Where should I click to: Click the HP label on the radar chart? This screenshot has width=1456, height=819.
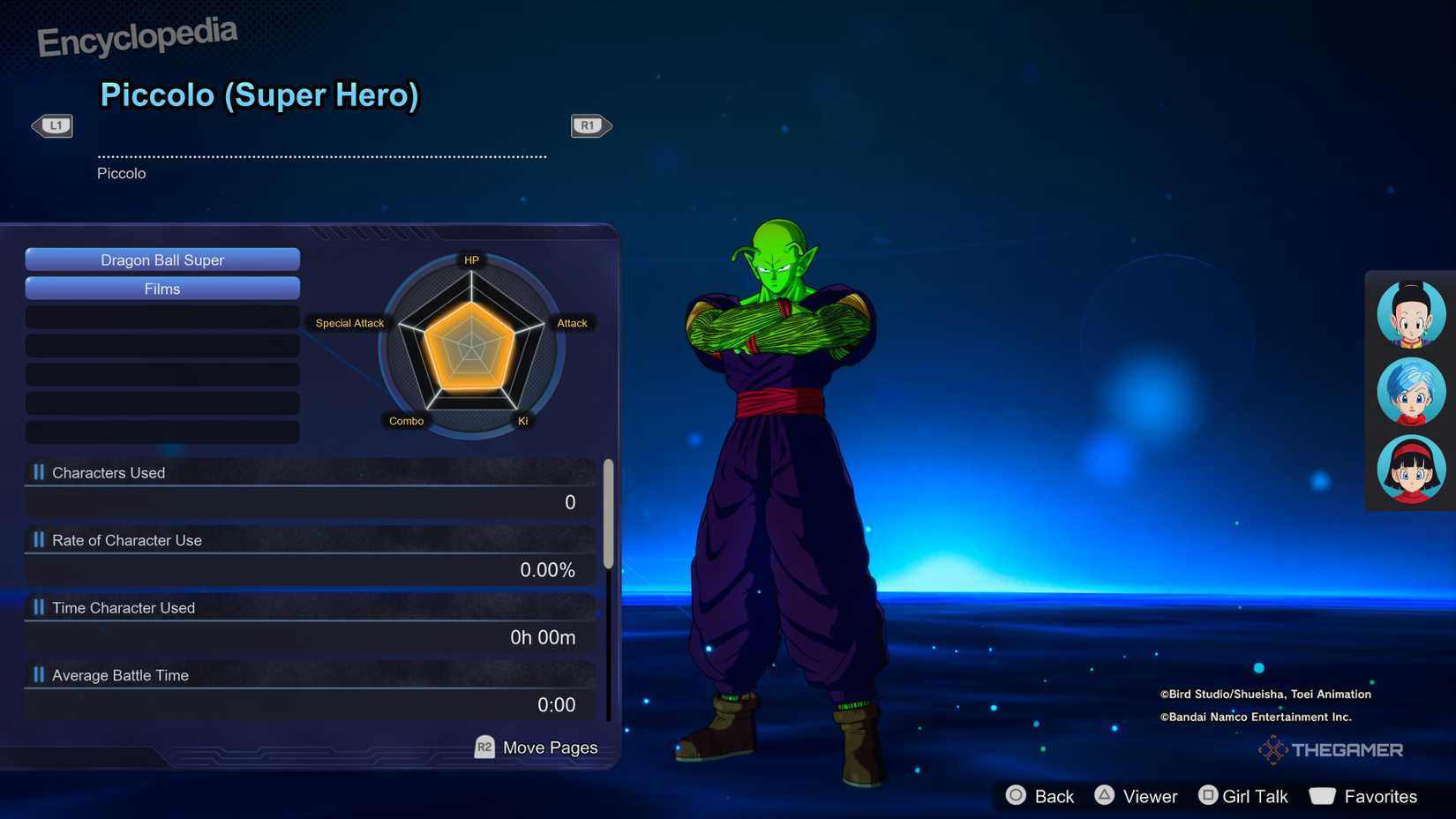coord(470,259)
